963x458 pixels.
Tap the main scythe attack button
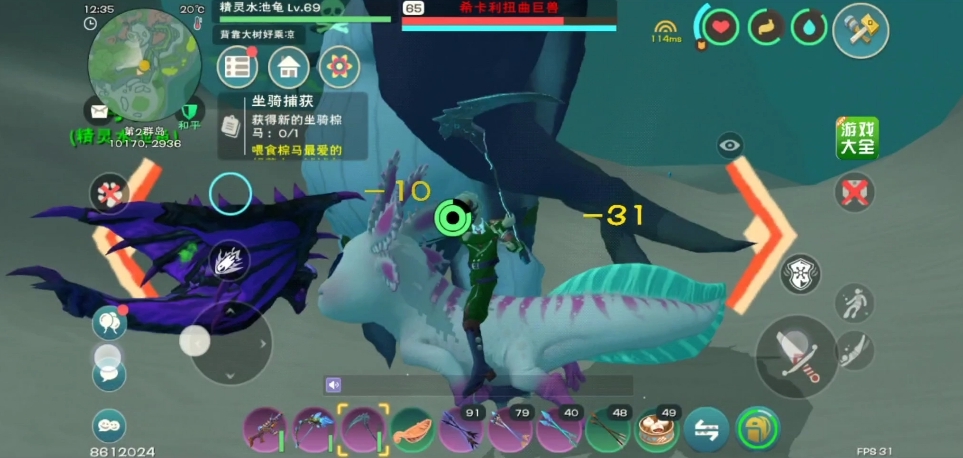[797, 357]
